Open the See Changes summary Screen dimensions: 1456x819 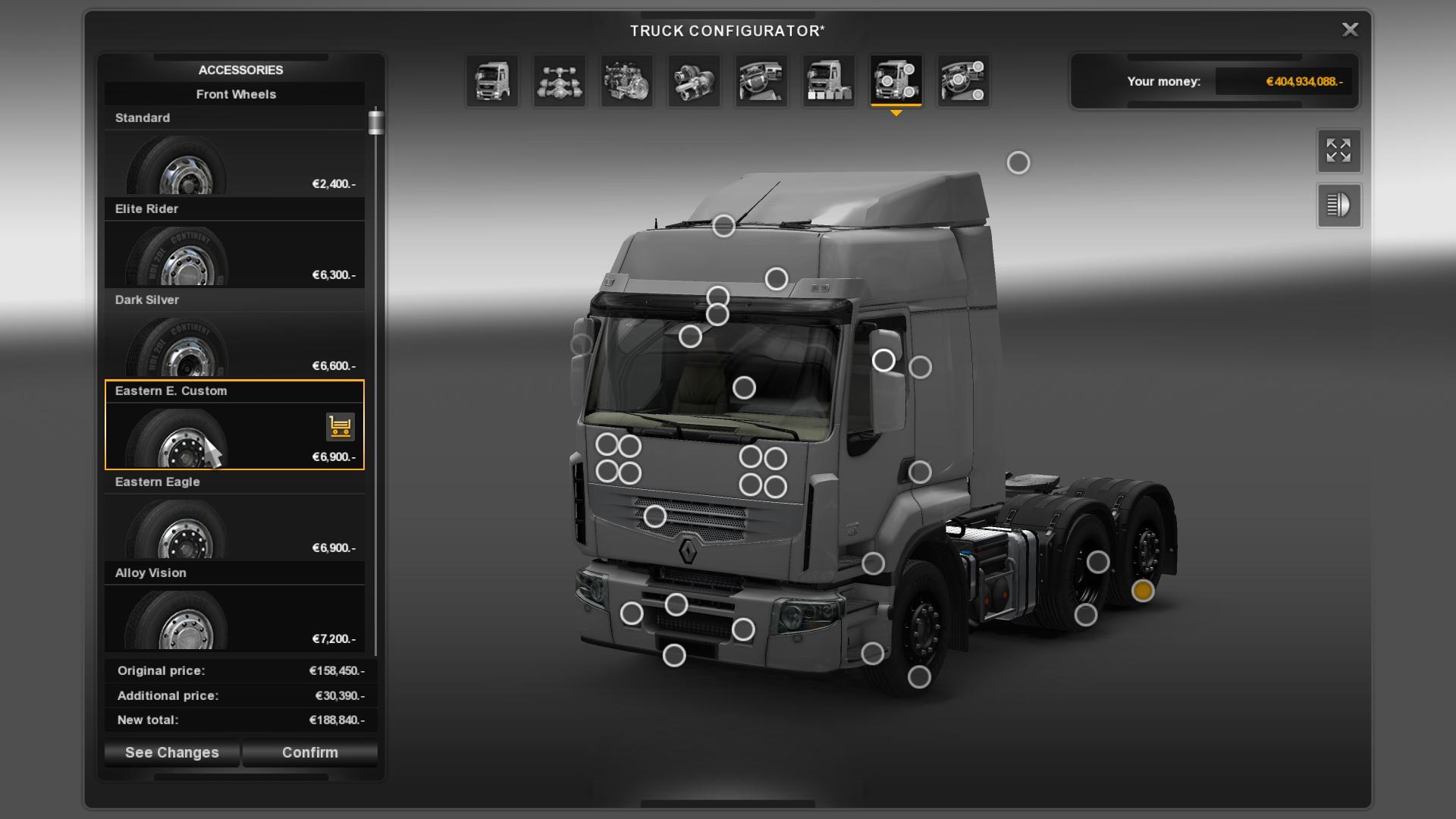coord(171,752)
